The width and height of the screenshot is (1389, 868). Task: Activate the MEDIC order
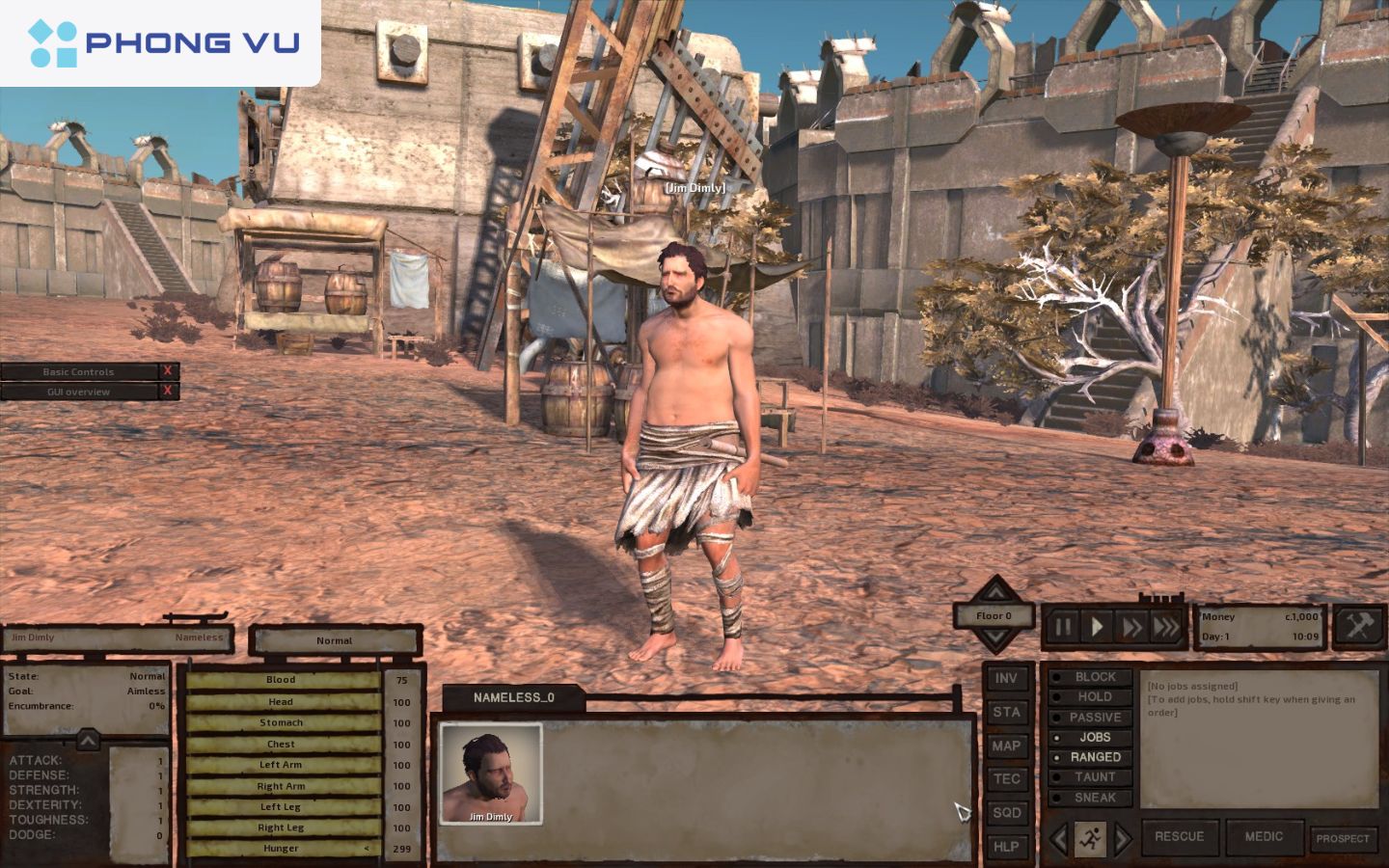point(1264,837)
